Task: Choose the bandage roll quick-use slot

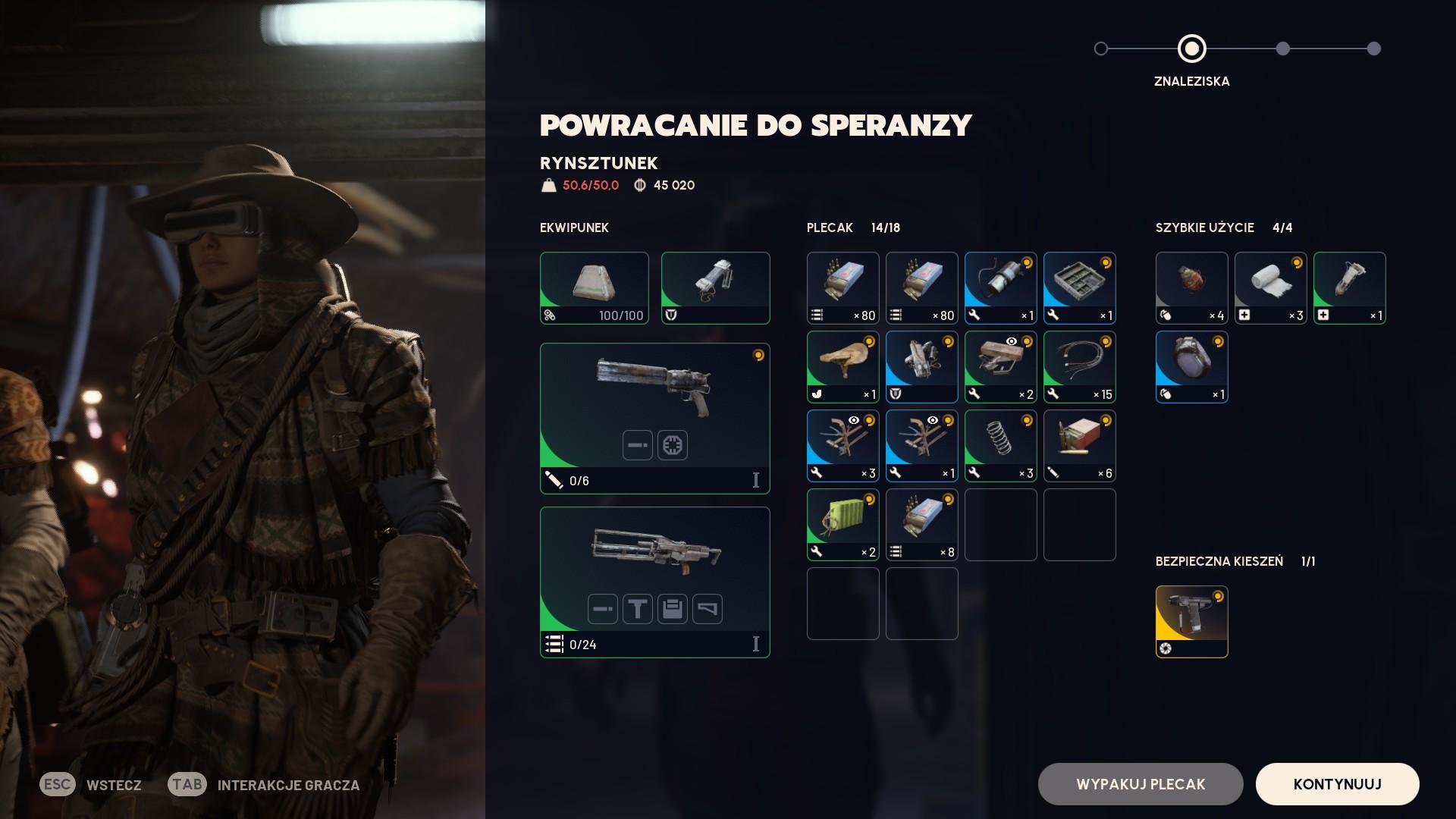Action: pos(1270,288)
